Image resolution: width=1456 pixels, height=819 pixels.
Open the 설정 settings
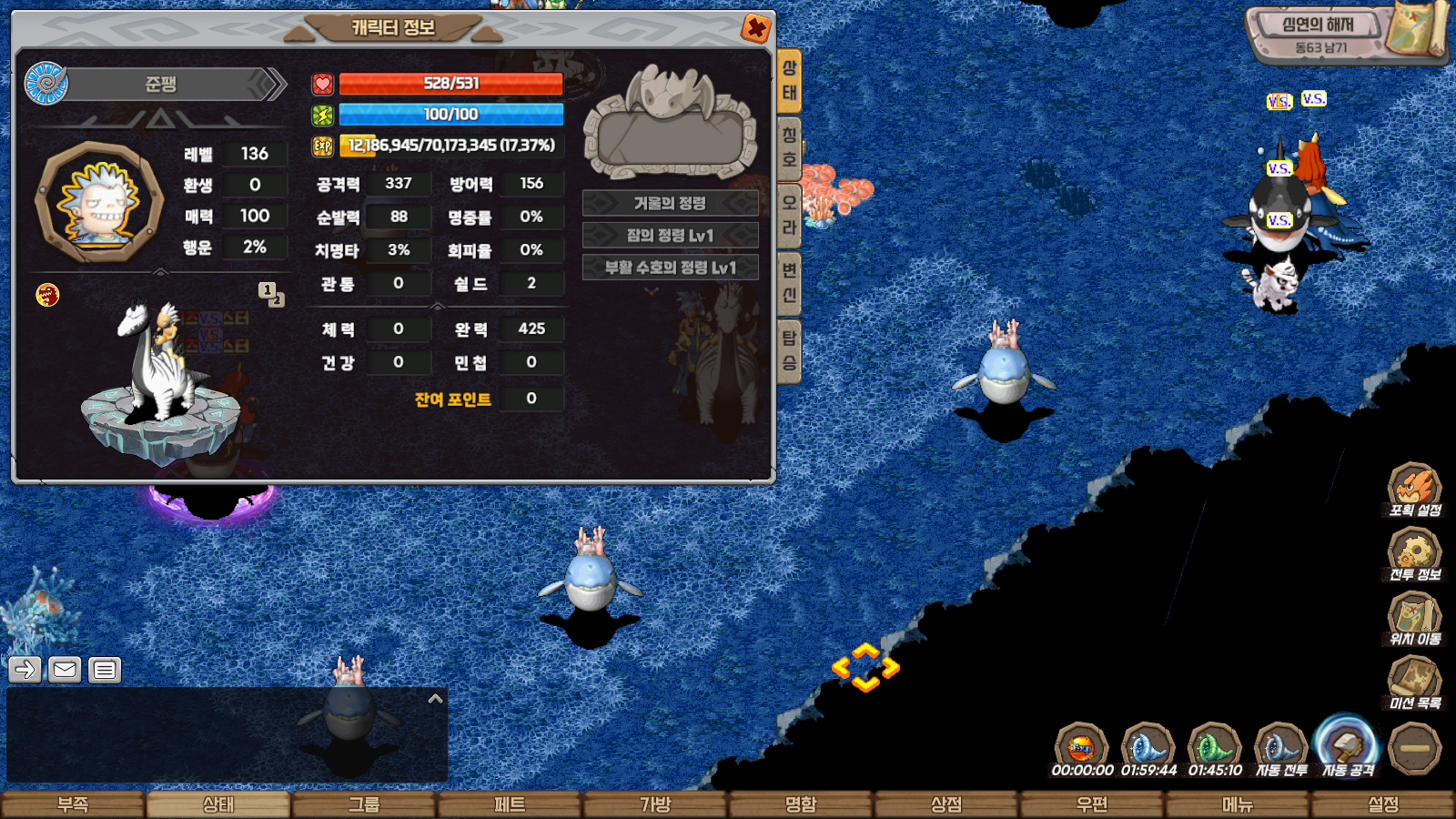(1383, 804)
